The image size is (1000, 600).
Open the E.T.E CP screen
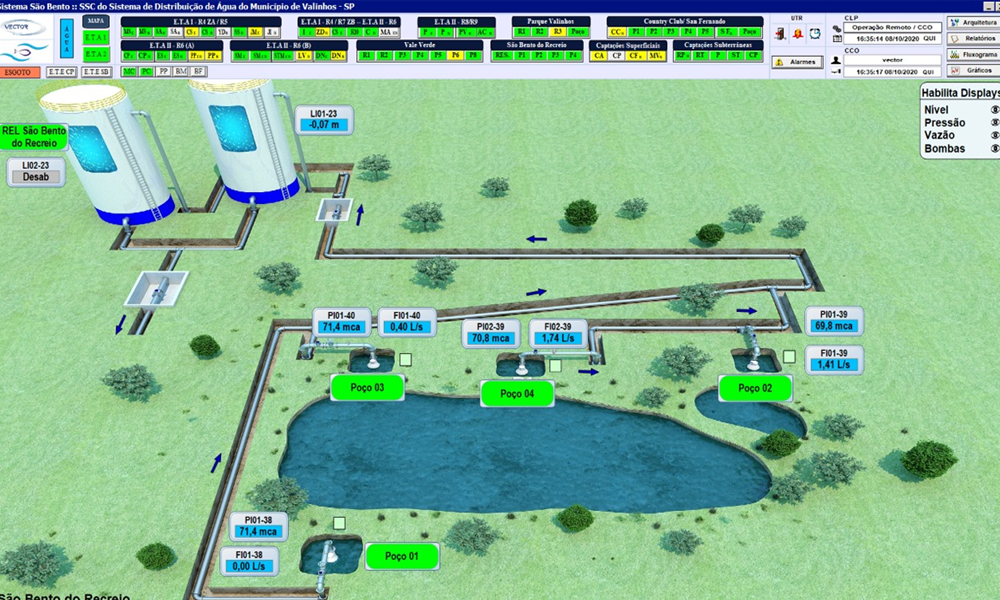point(62,72)
